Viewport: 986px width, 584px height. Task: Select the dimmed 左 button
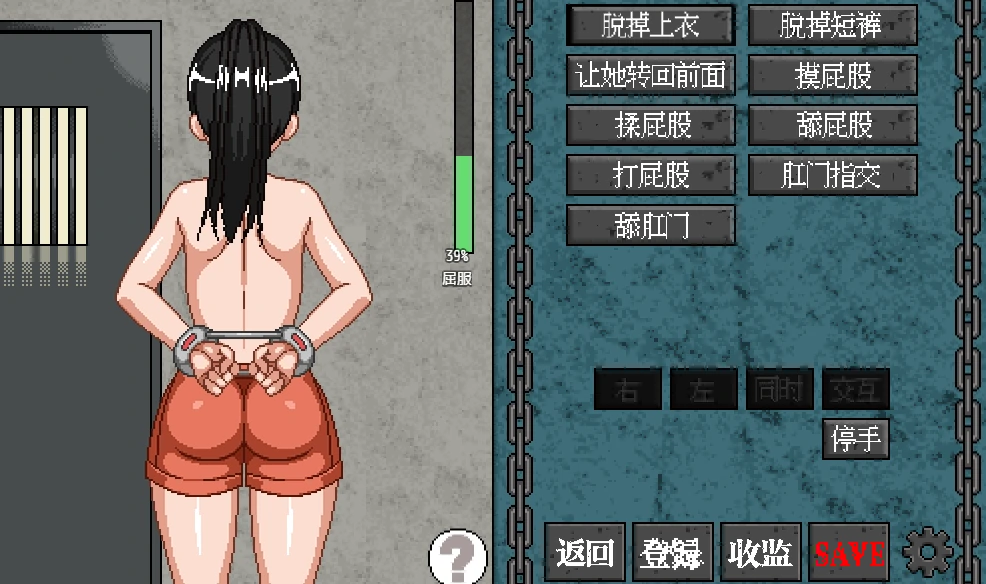pos(703,389)
